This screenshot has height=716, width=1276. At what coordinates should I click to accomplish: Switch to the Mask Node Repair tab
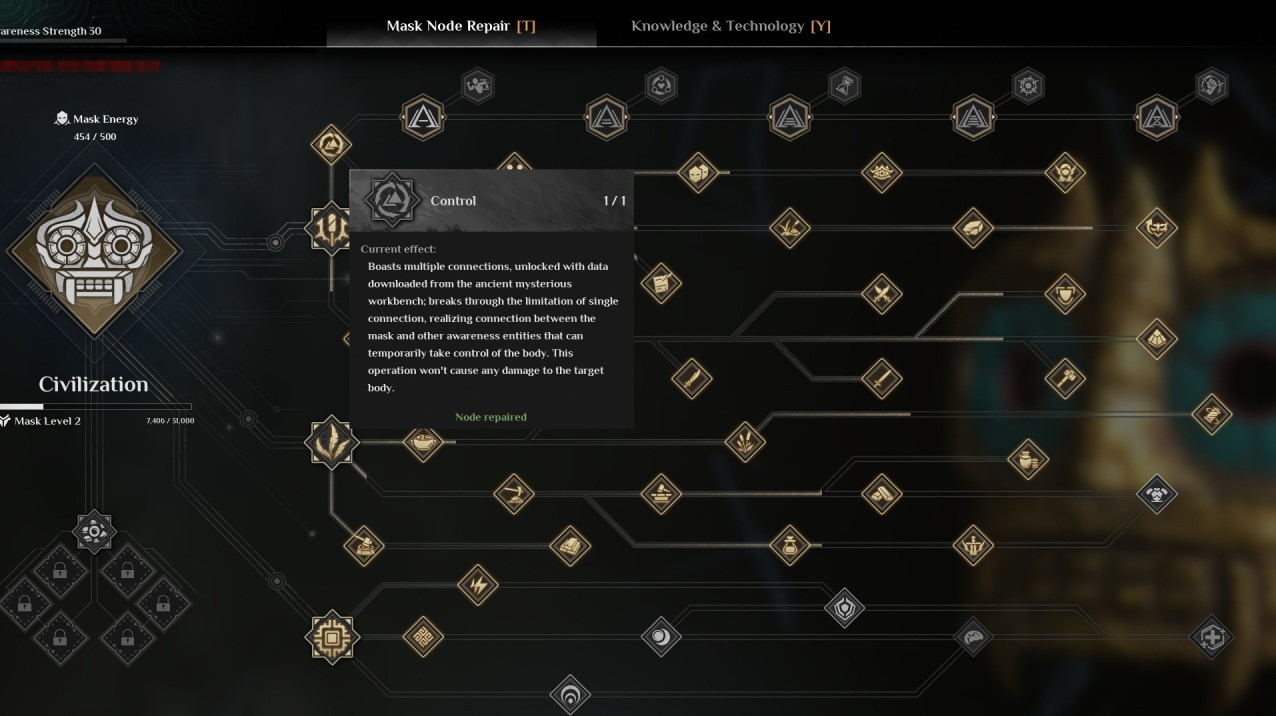point(461,26)
